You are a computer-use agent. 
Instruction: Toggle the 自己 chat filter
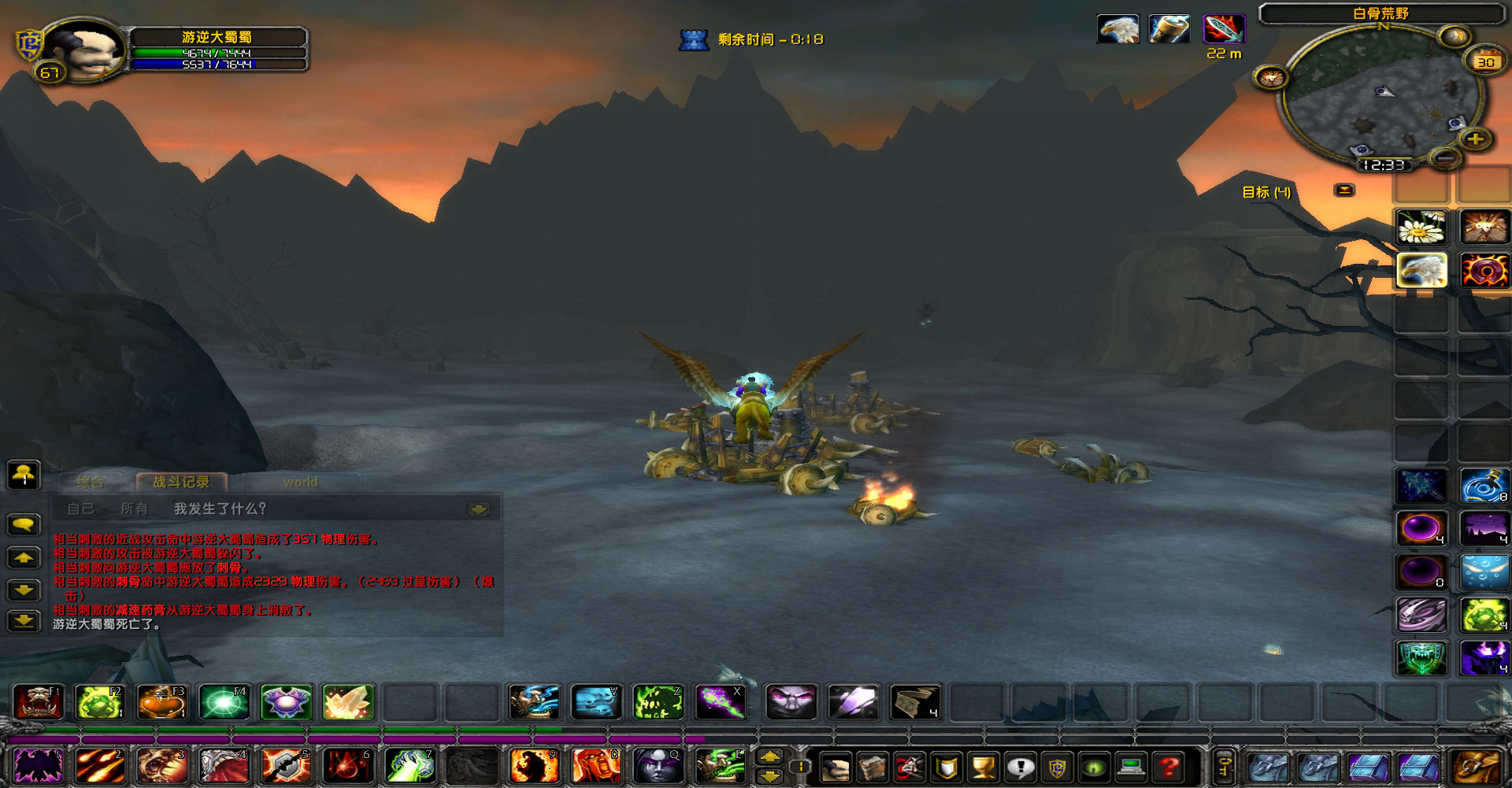(81, 509)
